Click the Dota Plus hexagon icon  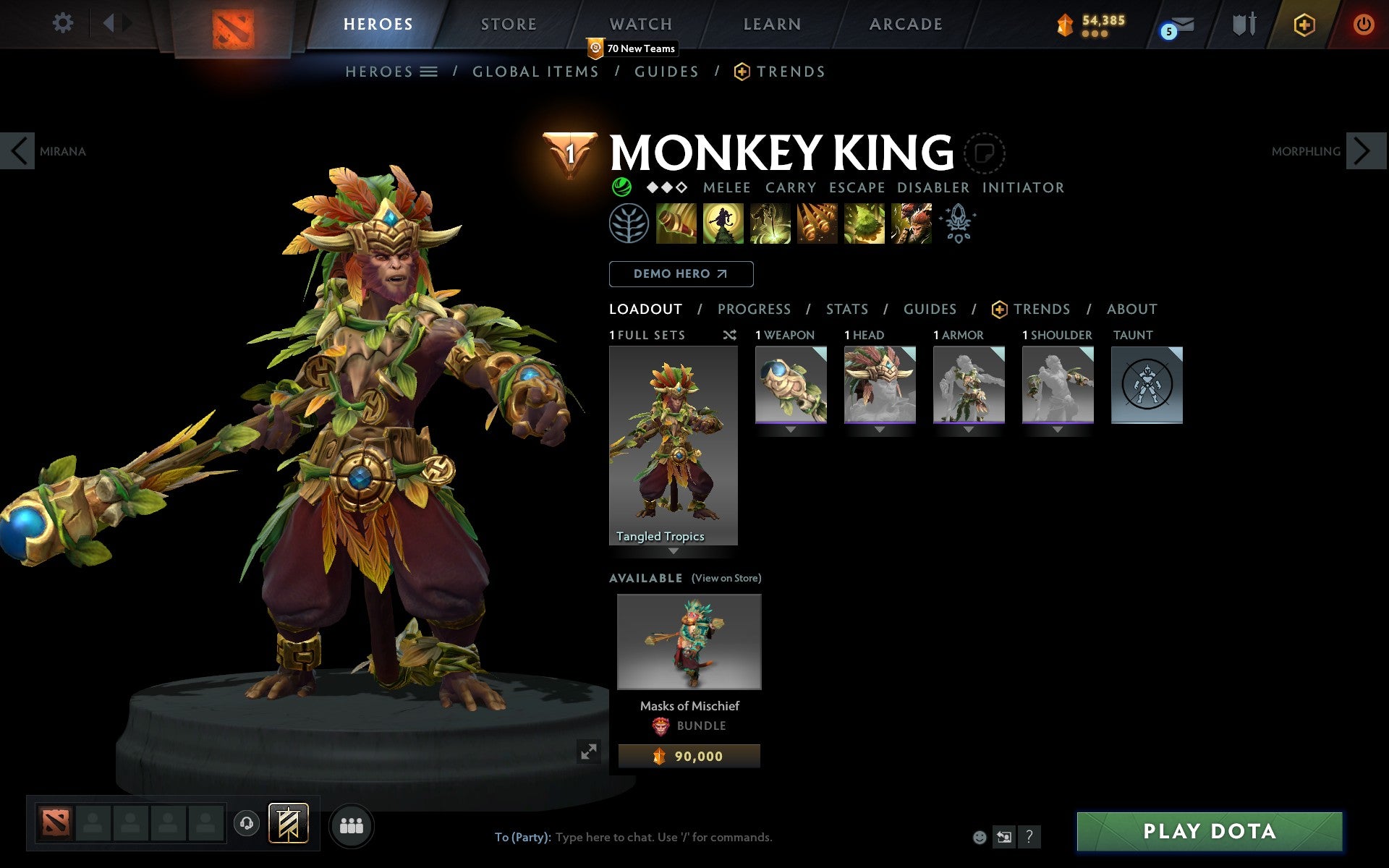[1304, 24]
